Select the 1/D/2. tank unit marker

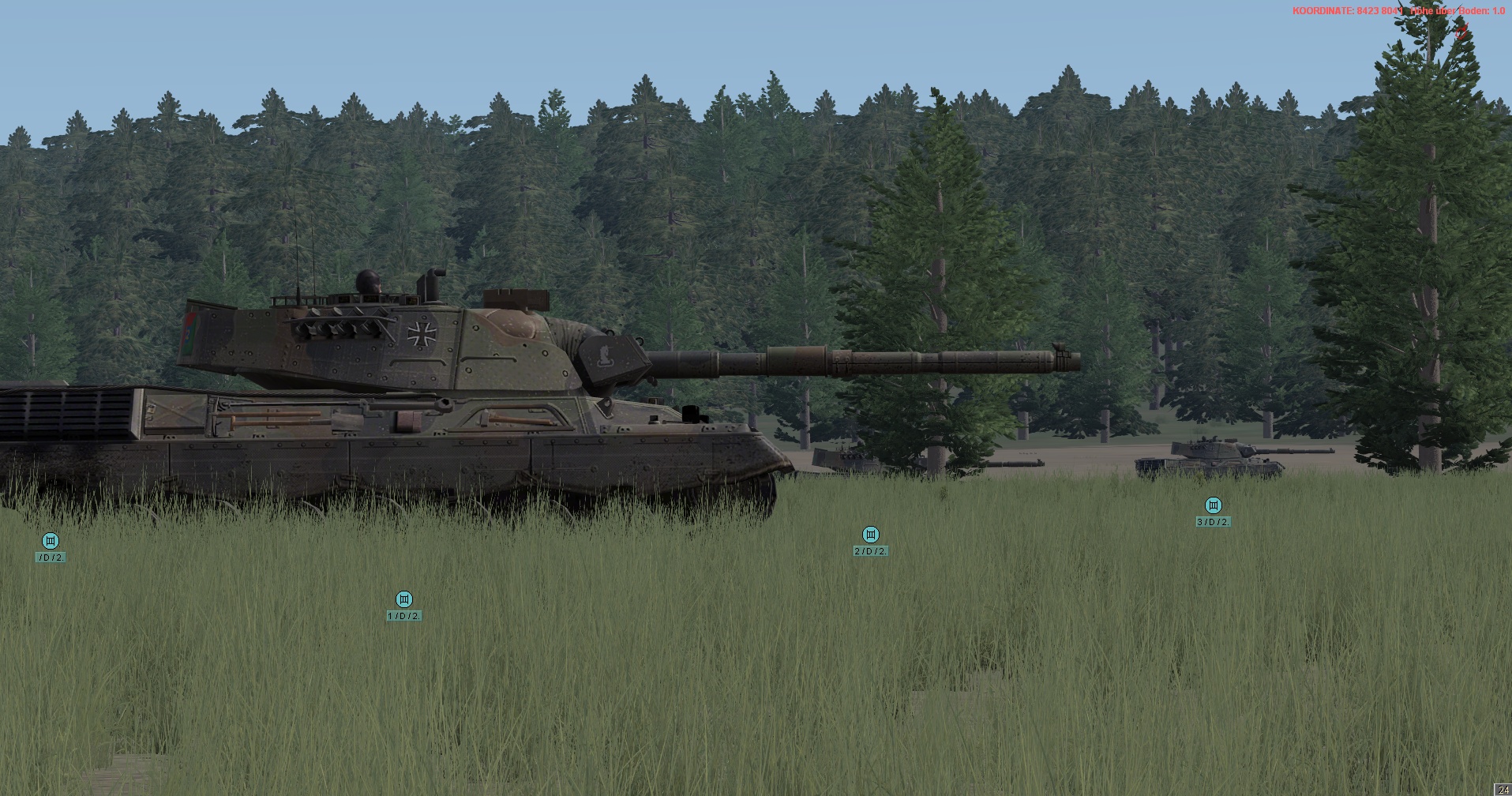point(403,599)
